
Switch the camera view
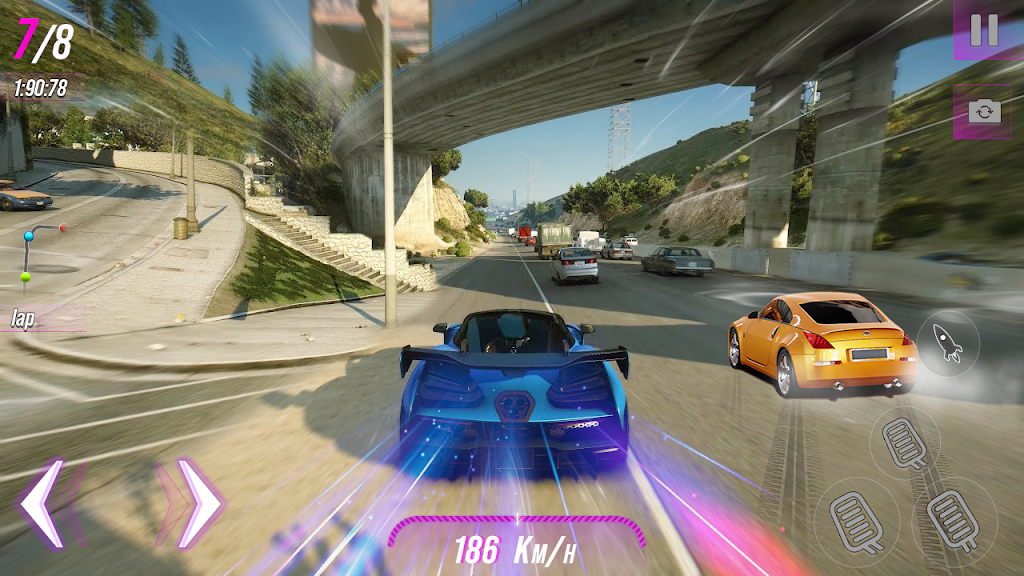(983, 111)
